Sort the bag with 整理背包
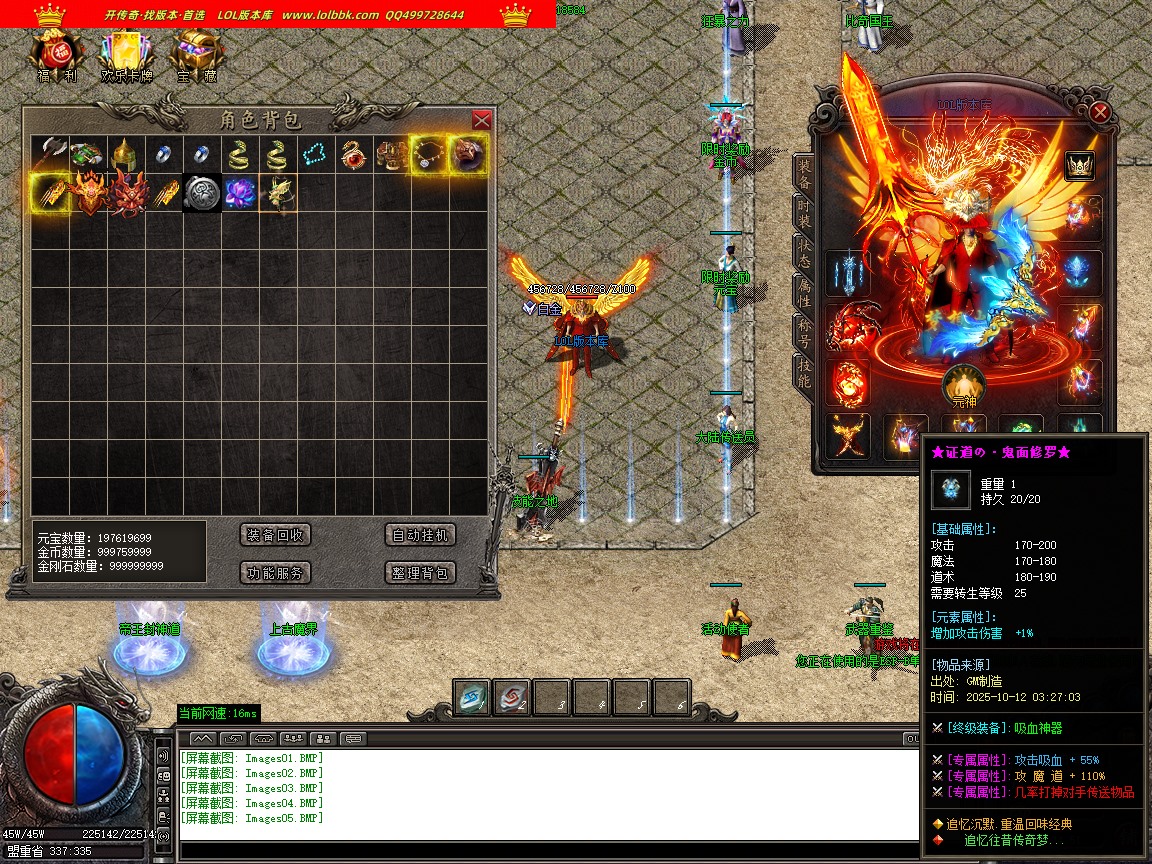The image size is (1152, 864). 420,573
